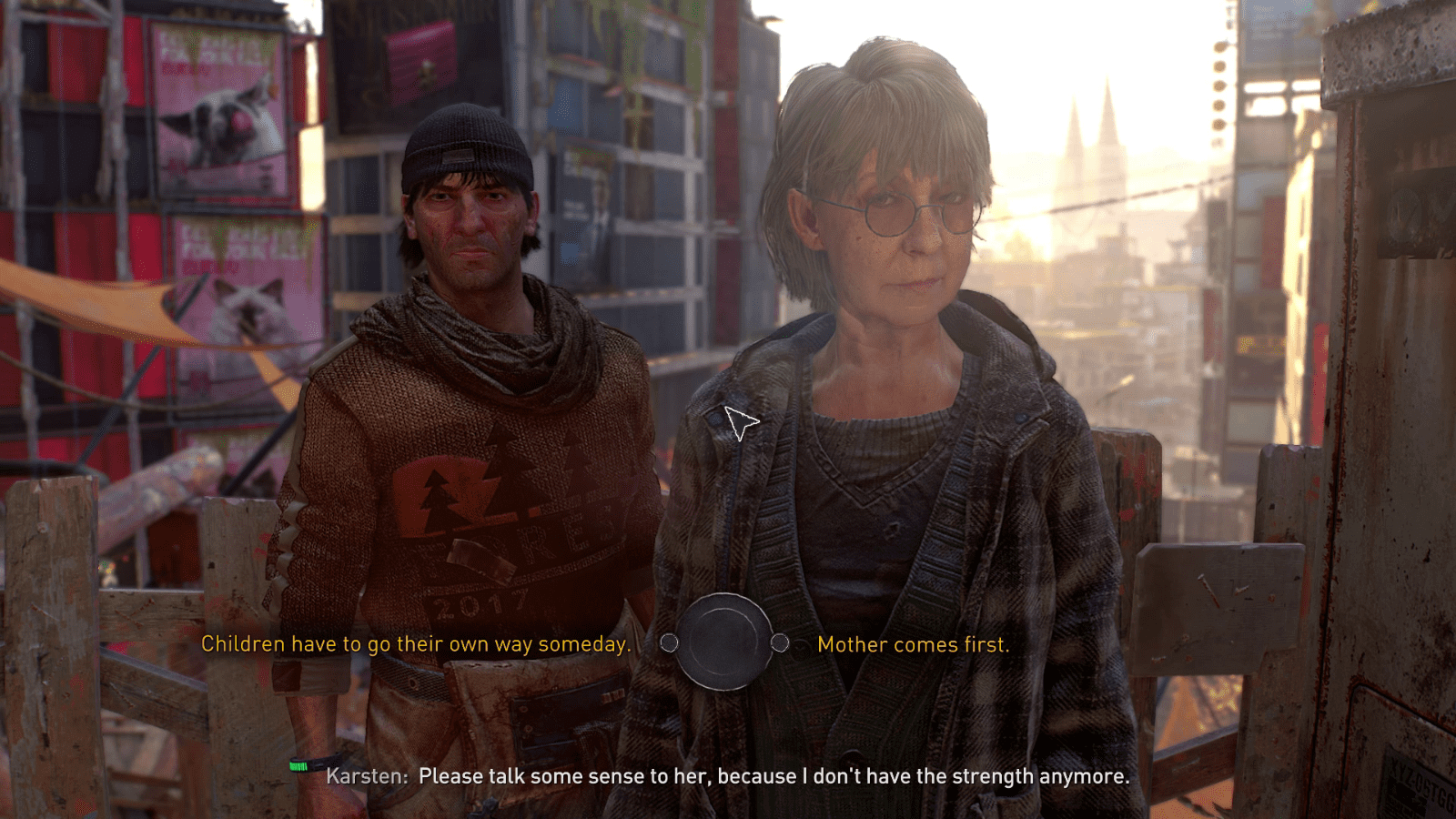Choose 'Mother comes first.'
The height and width of the screenshot is (819, 1456).
pyautogui.click(x=913, y=644)
